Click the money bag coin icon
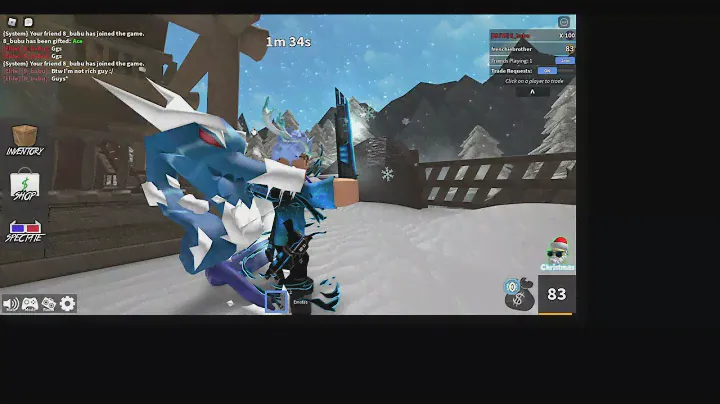This screenshot has height=404, width=720. [518, 294]
